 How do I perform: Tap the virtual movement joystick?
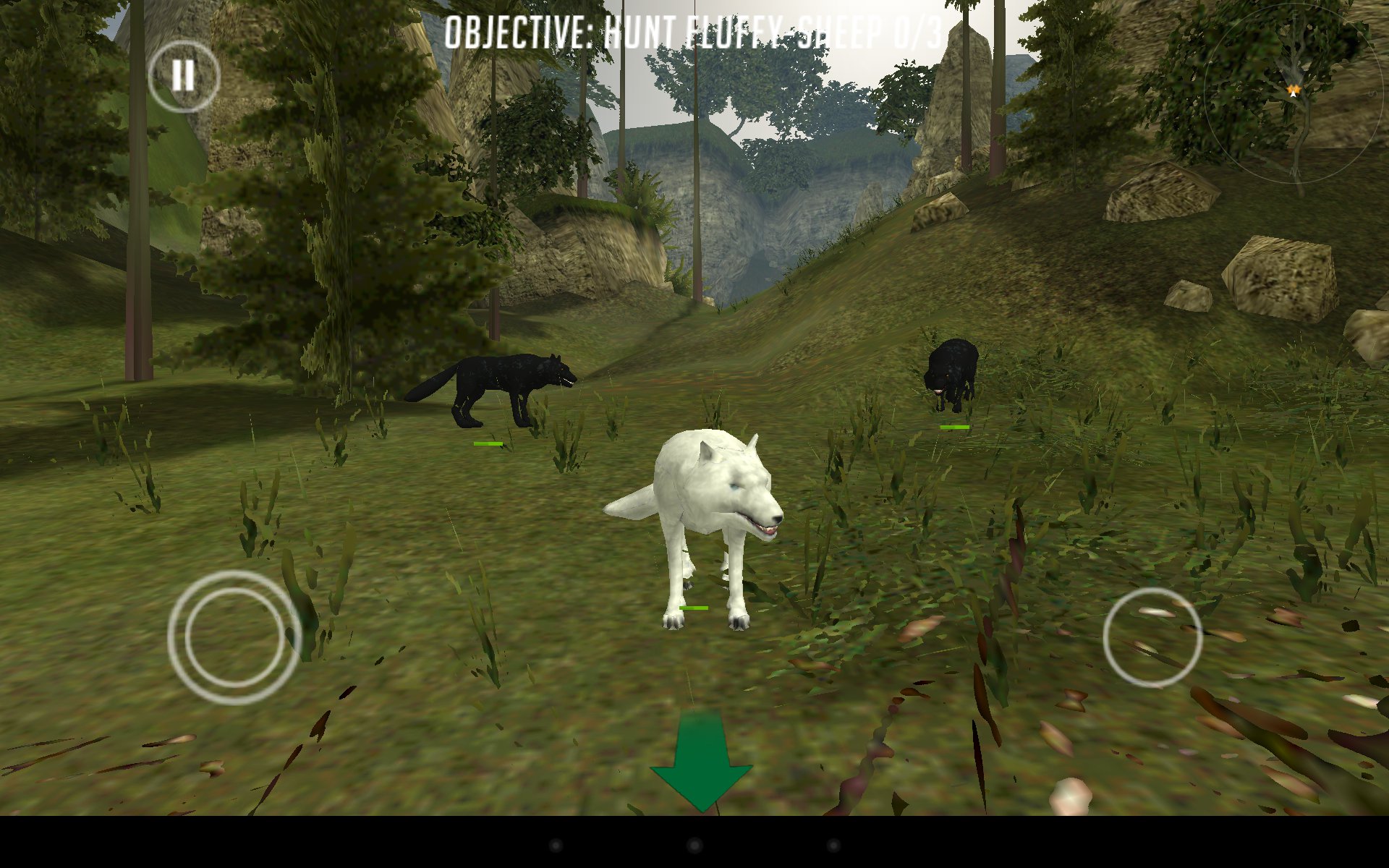click(234, 637)
